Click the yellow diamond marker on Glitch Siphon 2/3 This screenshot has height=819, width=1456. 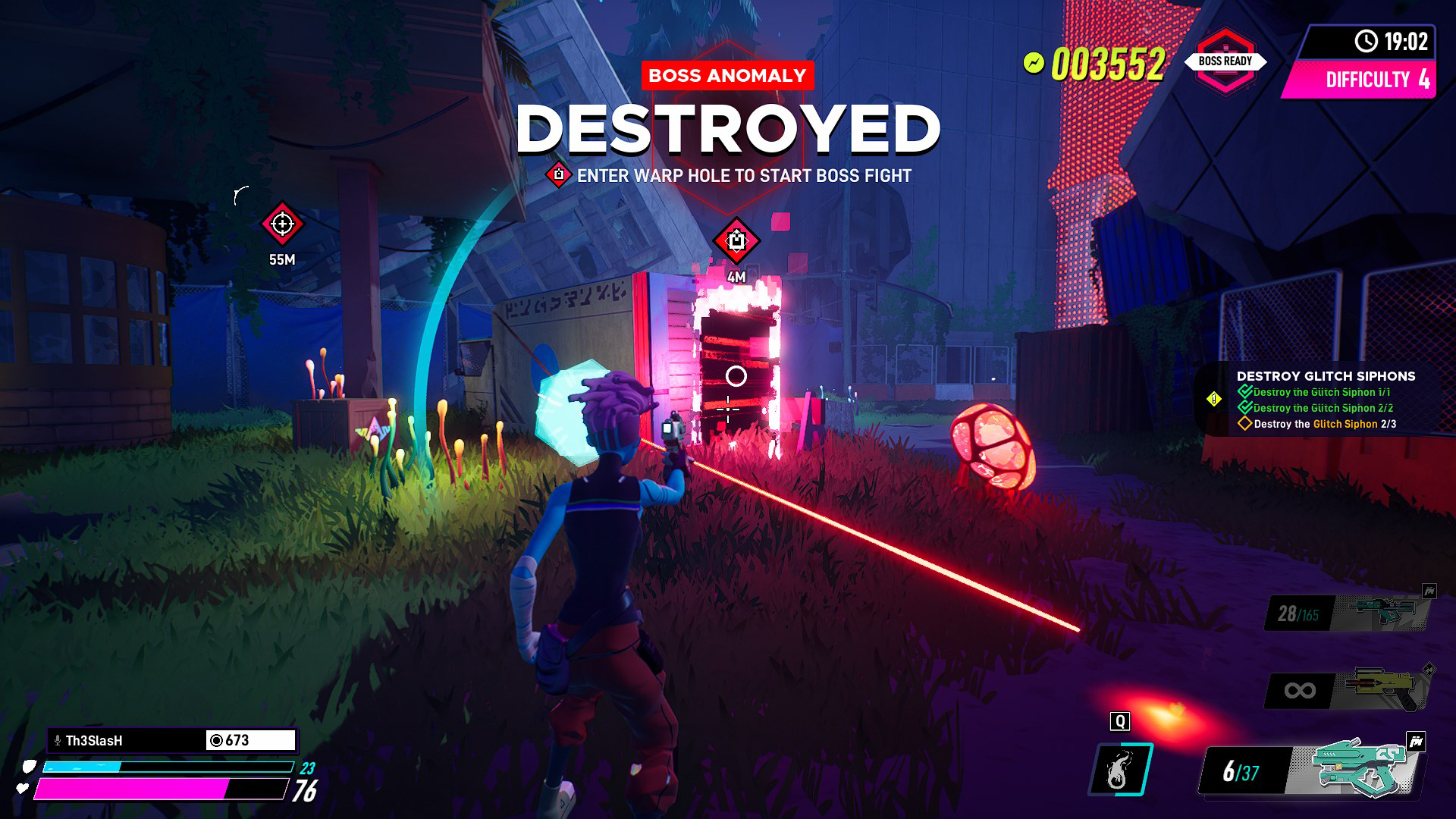[1244, 424]
